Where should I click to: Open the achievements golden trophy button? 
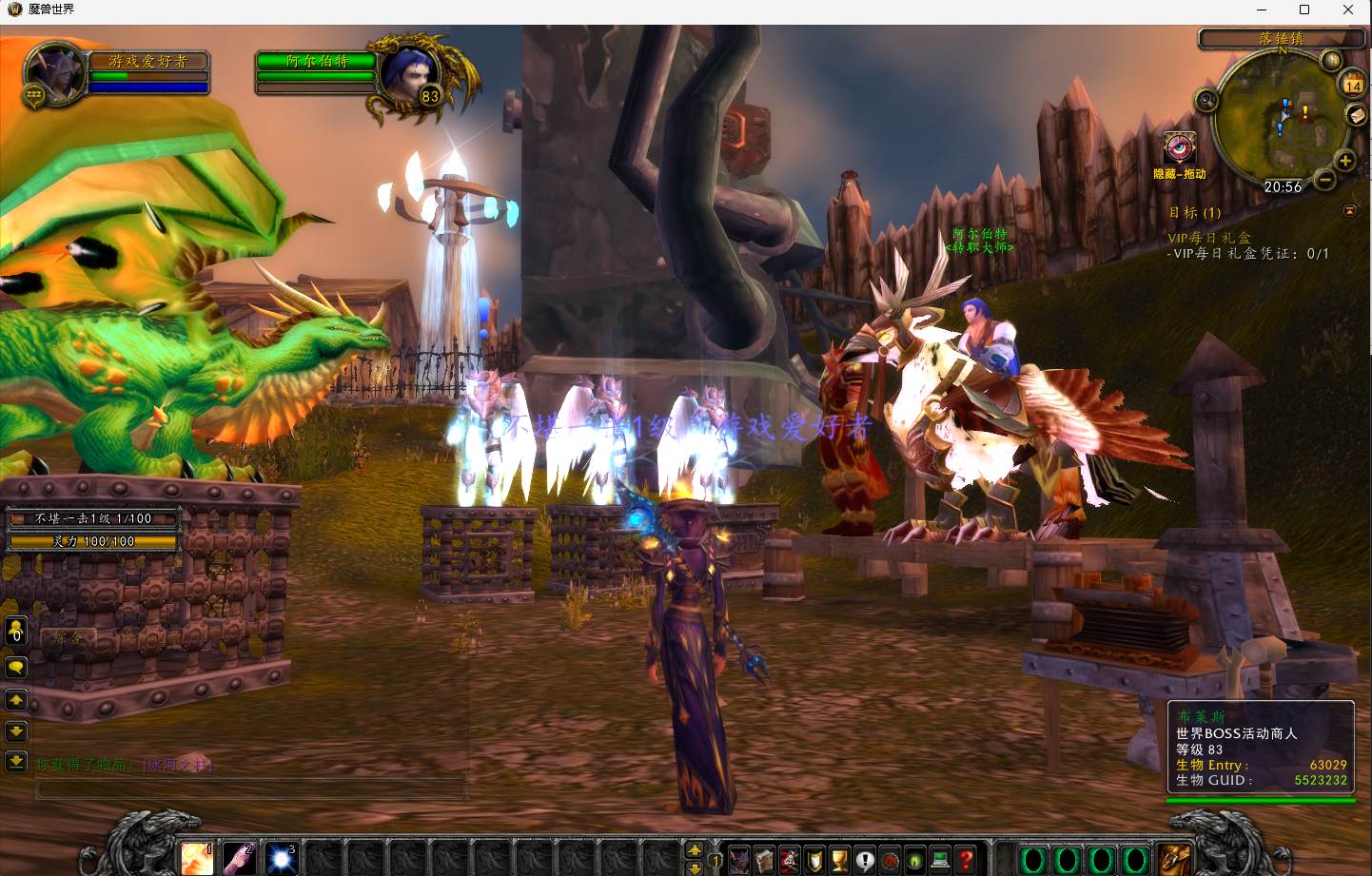pyautogui.click(x=839, y=860)
